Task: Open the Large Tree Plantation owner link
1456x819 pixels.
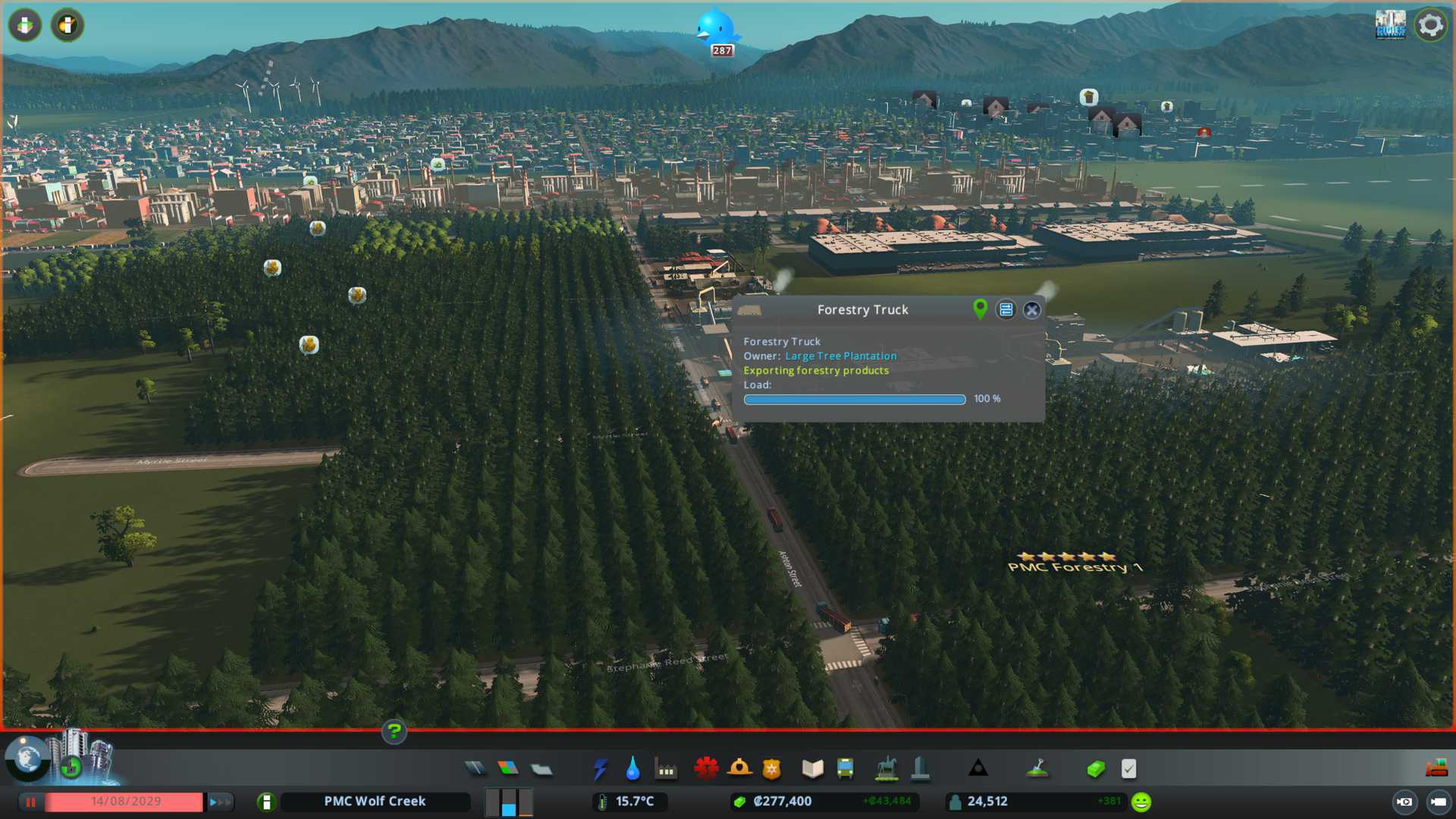Action: (x=840, y=356)
